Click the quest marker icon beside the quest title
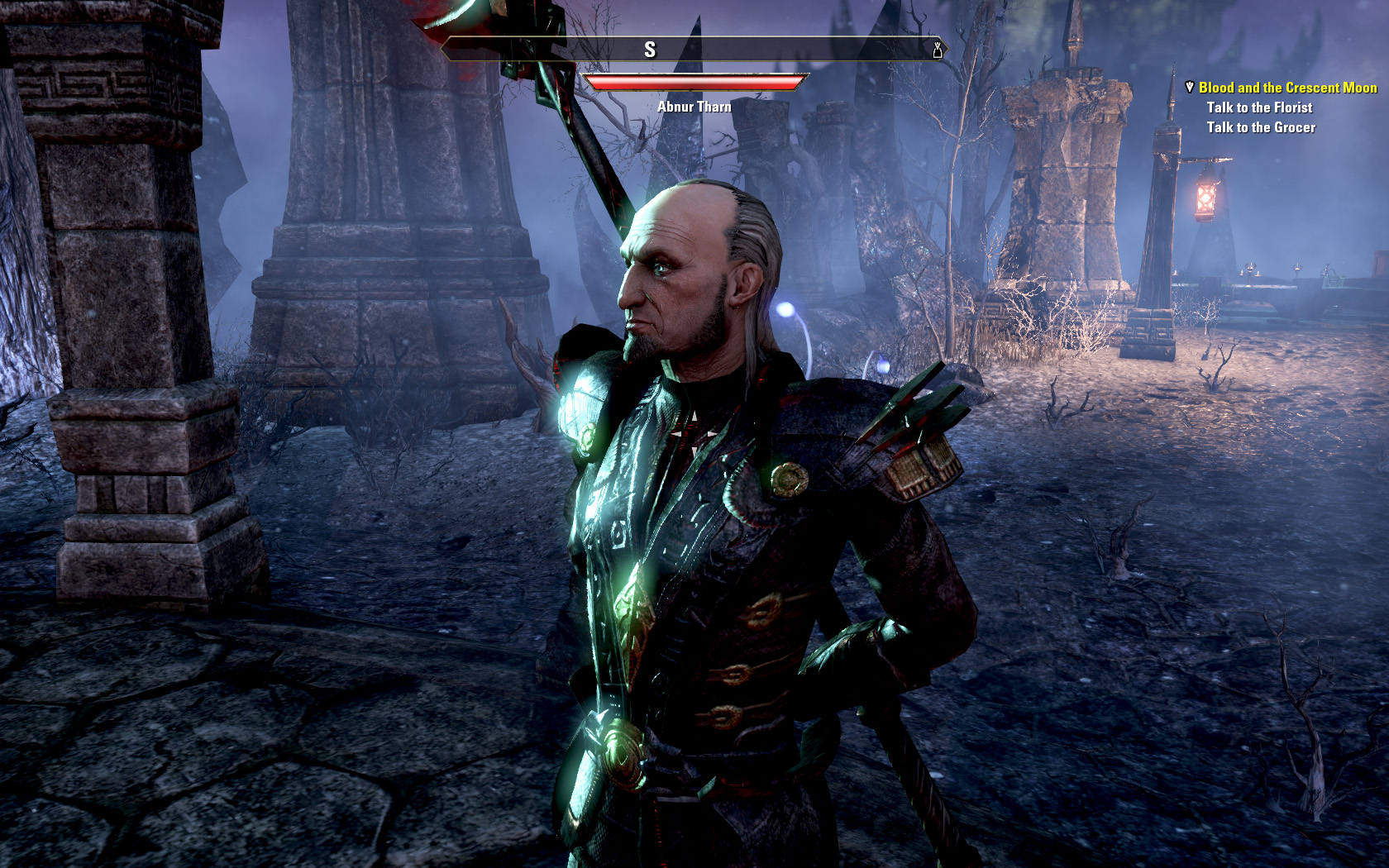 click(x=1189, y=87)
